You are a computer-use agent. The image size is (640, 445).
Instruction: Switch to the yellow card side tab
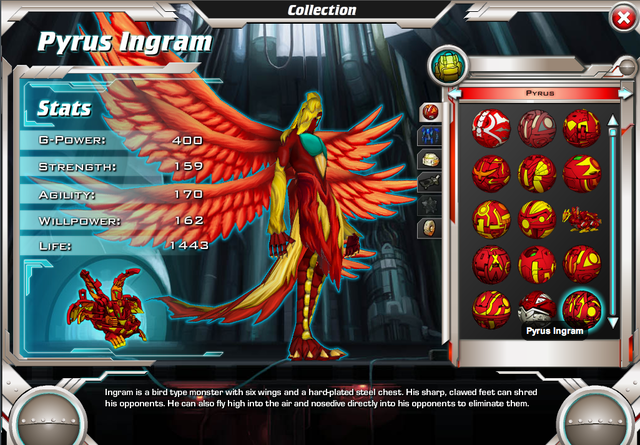[x=429, y=158]
